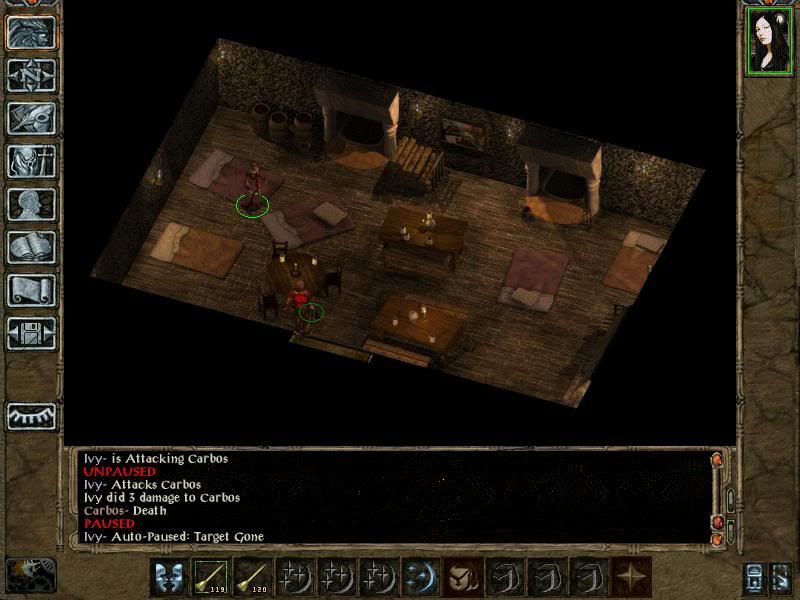The width and height of the screenshot is (800, 600).
Task: Click the top dialog log scroll gem
Action: 717,460
